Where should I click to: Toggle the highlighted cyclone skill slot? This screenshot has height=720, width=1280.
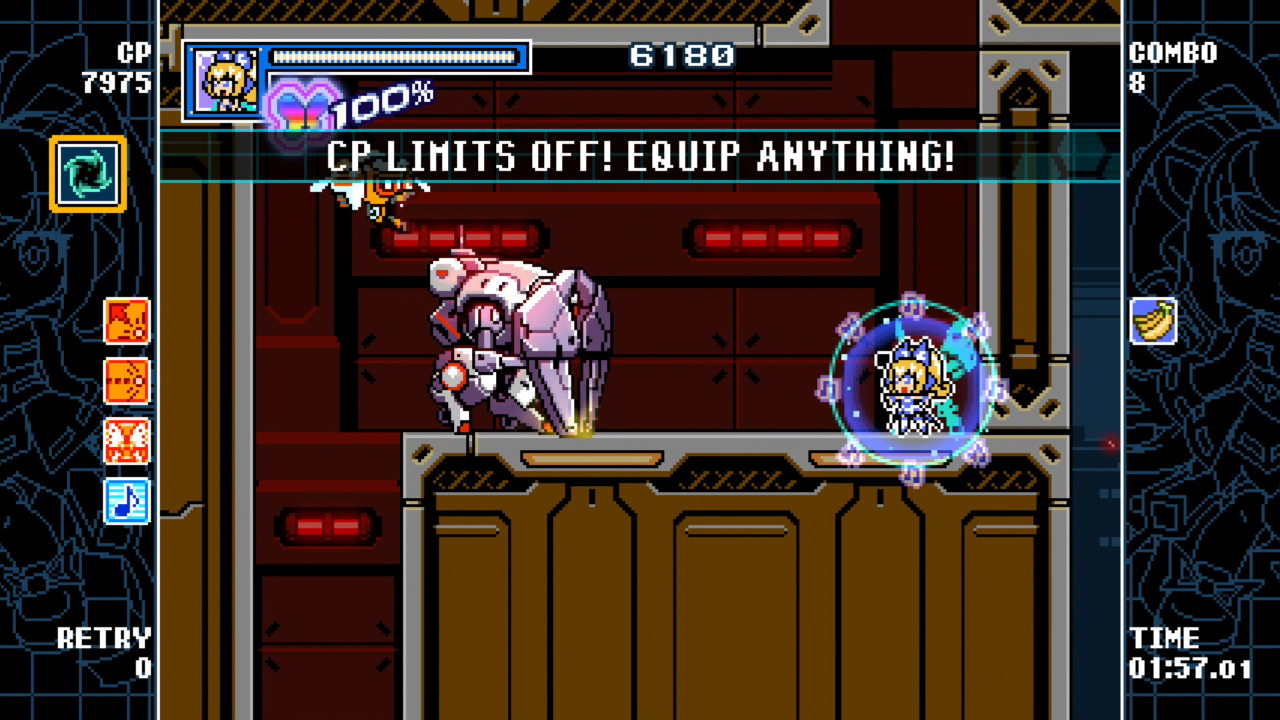pyautogui.click(x=86, y=172)
